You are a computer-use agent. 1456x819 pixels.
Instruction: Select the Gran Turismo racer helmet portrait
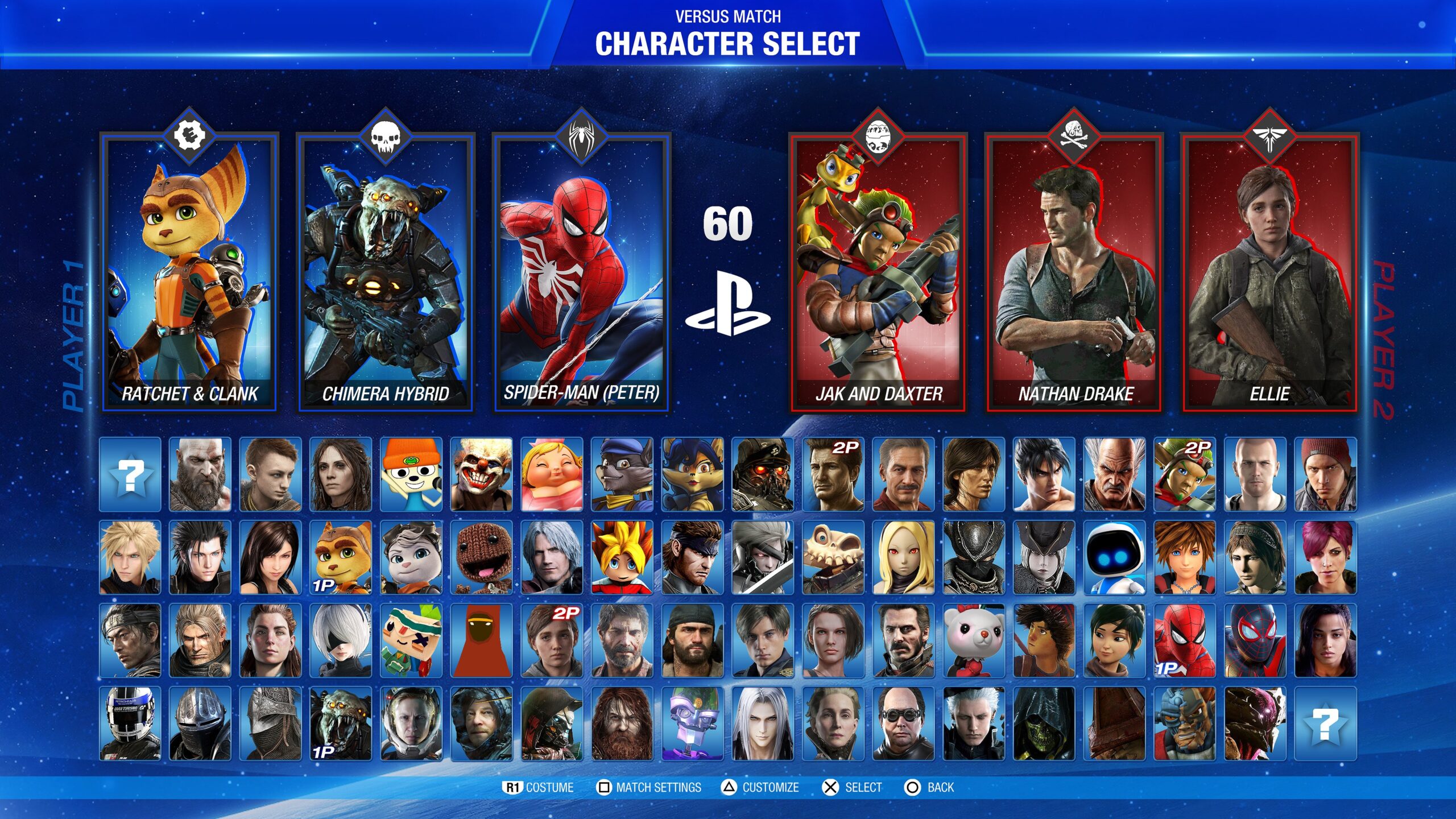(x=130, y=723)
